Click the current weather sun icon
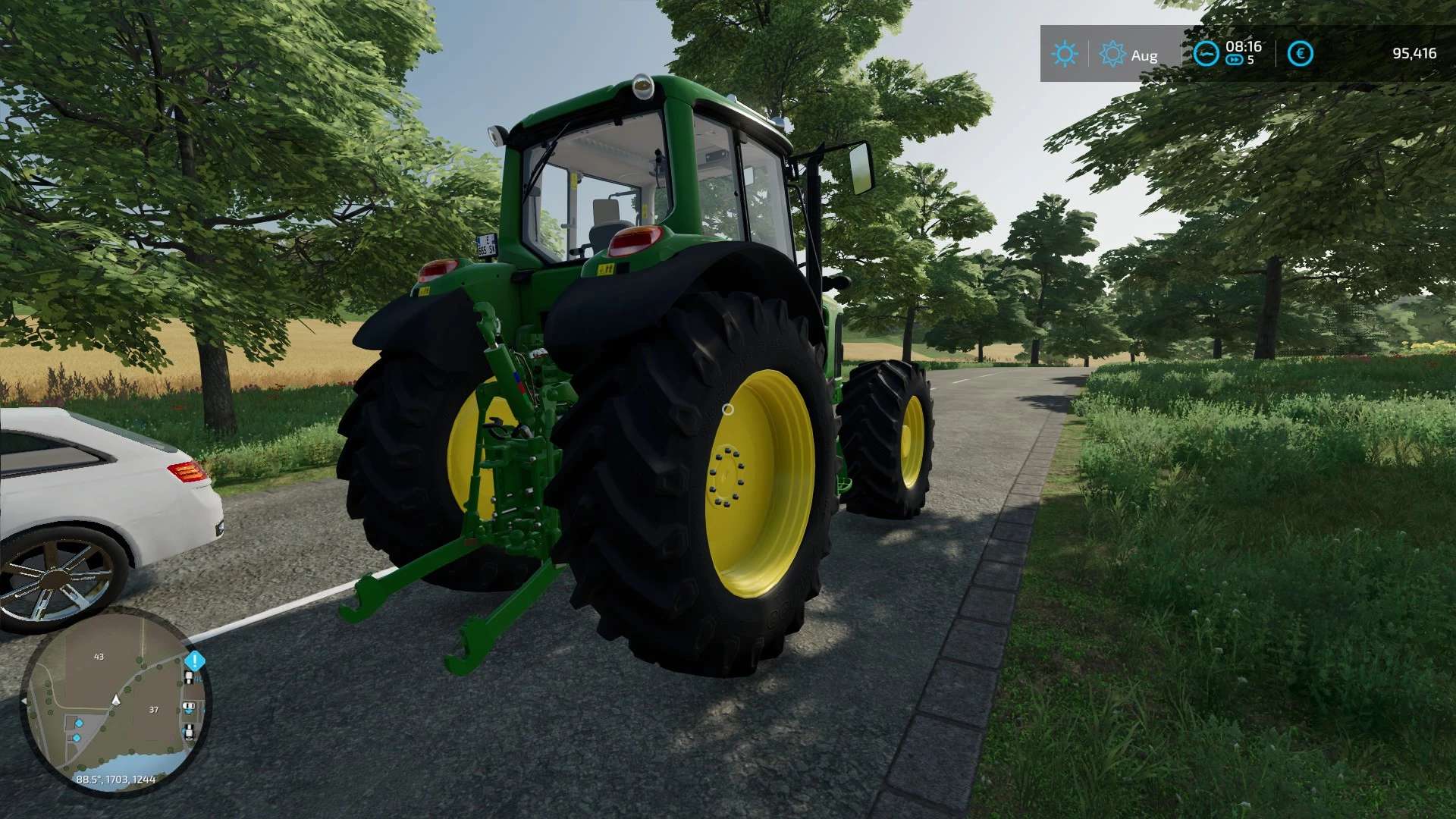 [x=1065, y=52]
